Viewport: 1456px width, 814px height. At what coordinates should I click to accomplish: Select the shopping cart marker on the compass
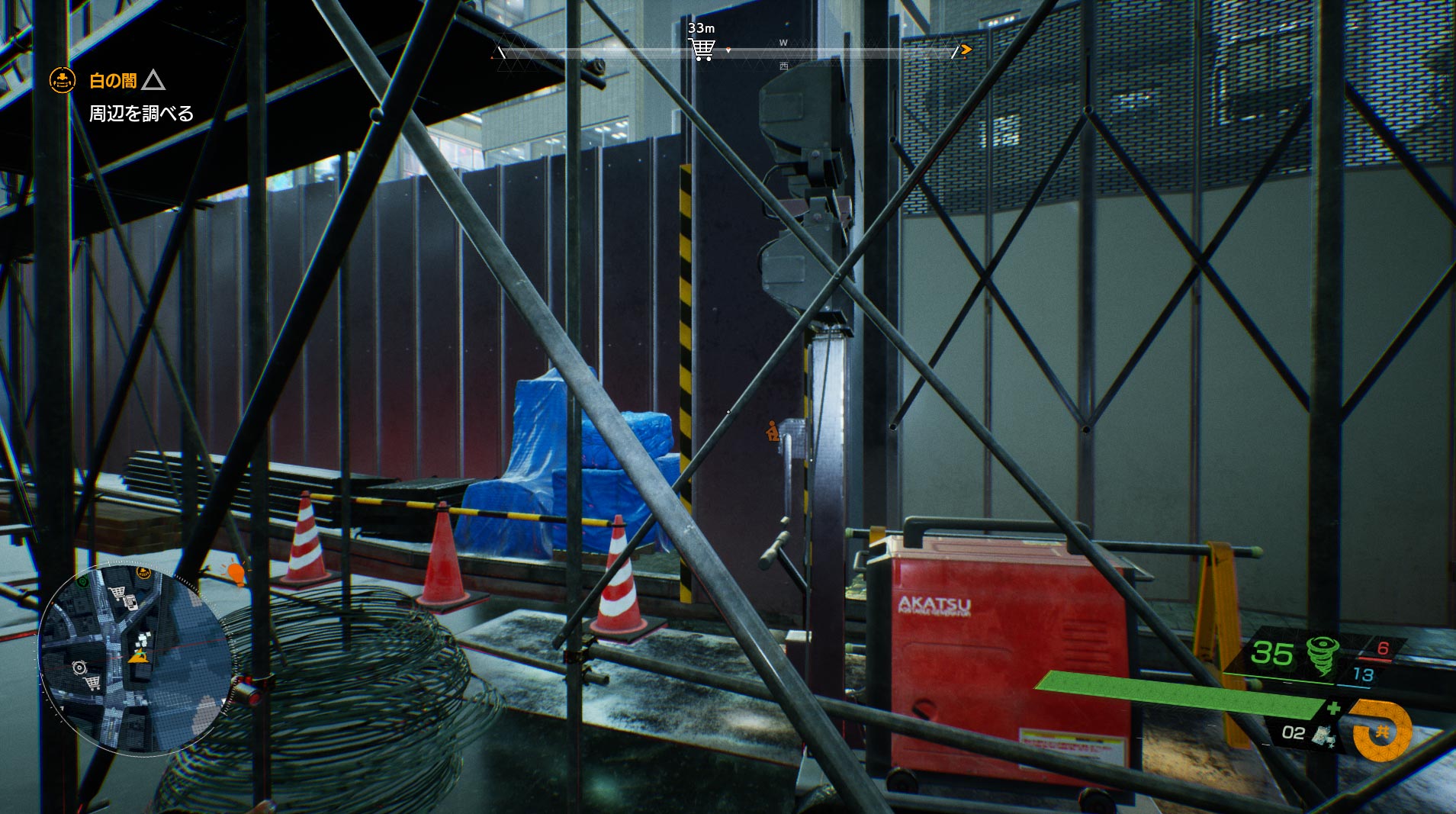coord(702,50)
